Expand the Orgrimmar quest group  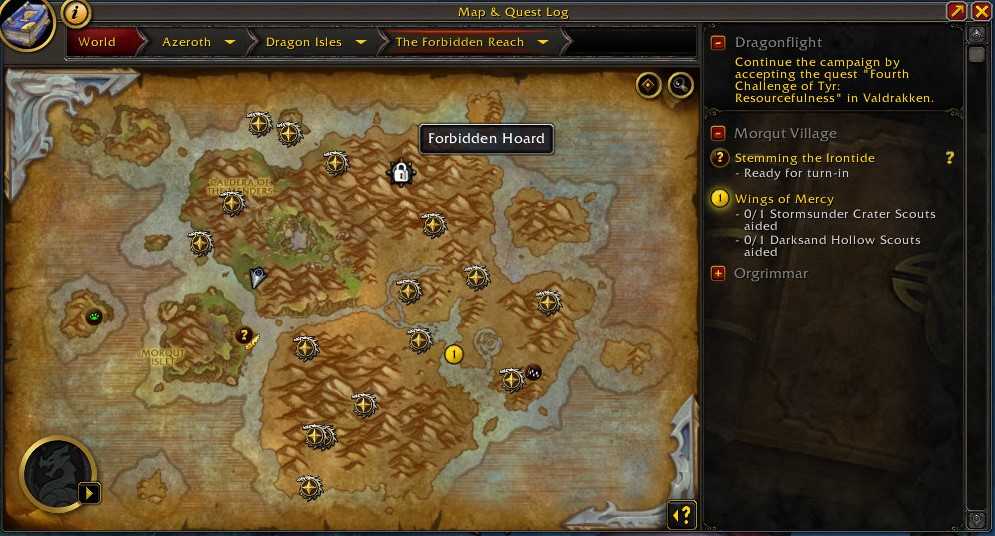(718, 273)
